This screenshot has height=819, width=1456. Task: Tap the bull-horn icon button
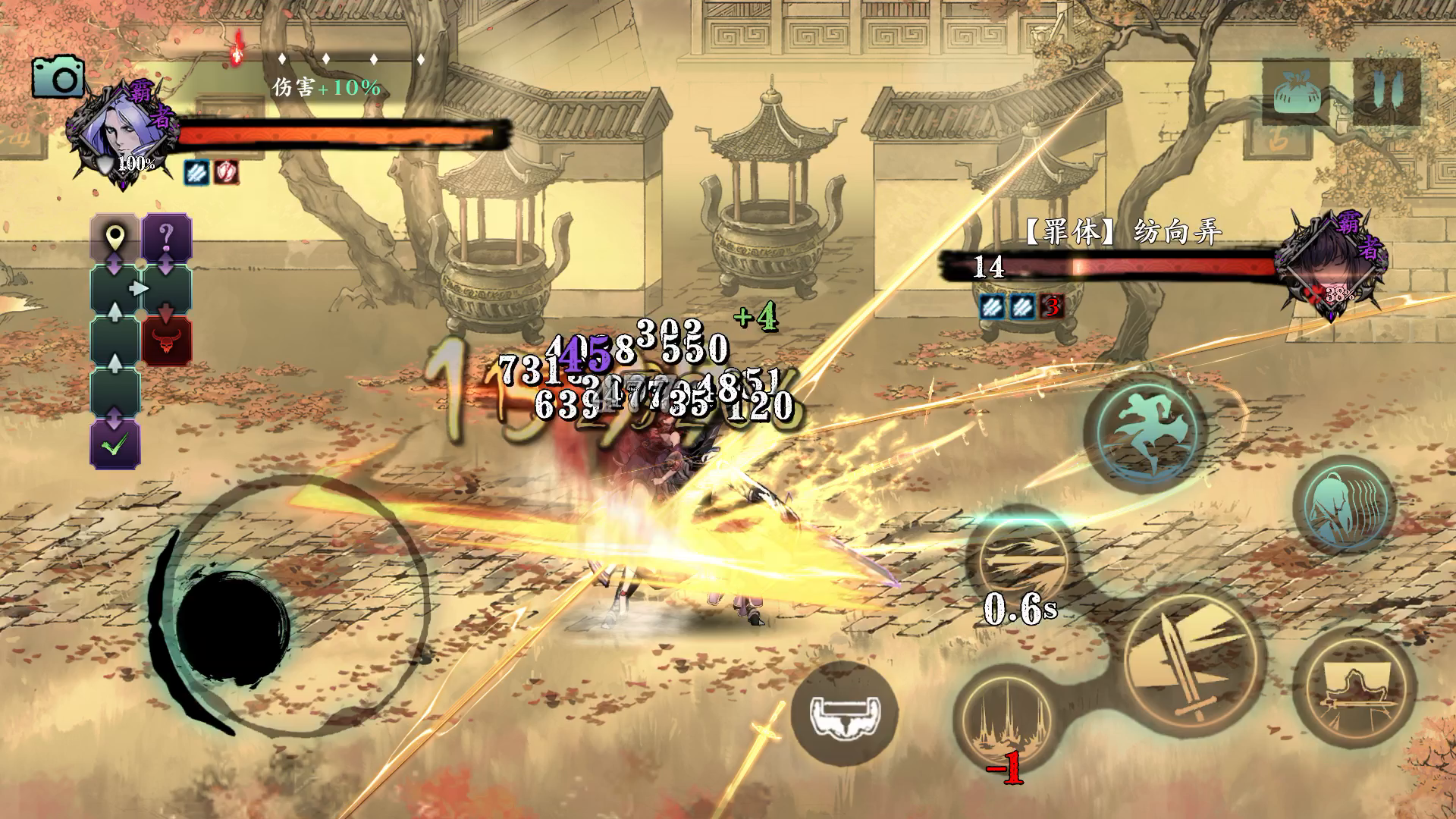tap(843, 714)
